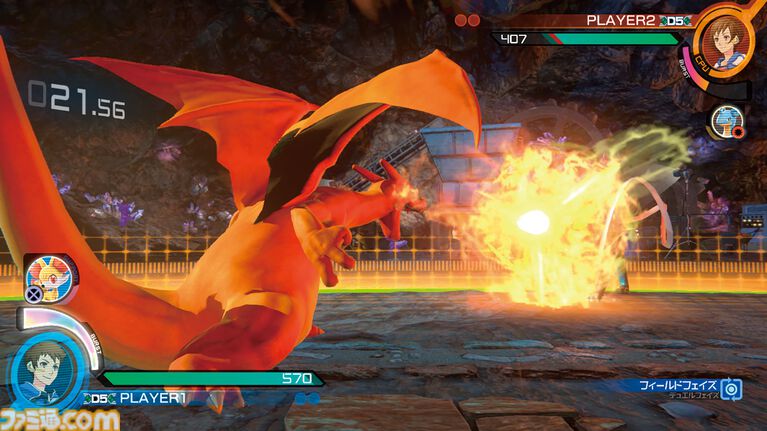Activate Player 1's support Pokémon icon
Screen dimensions: 767x431
44,276
